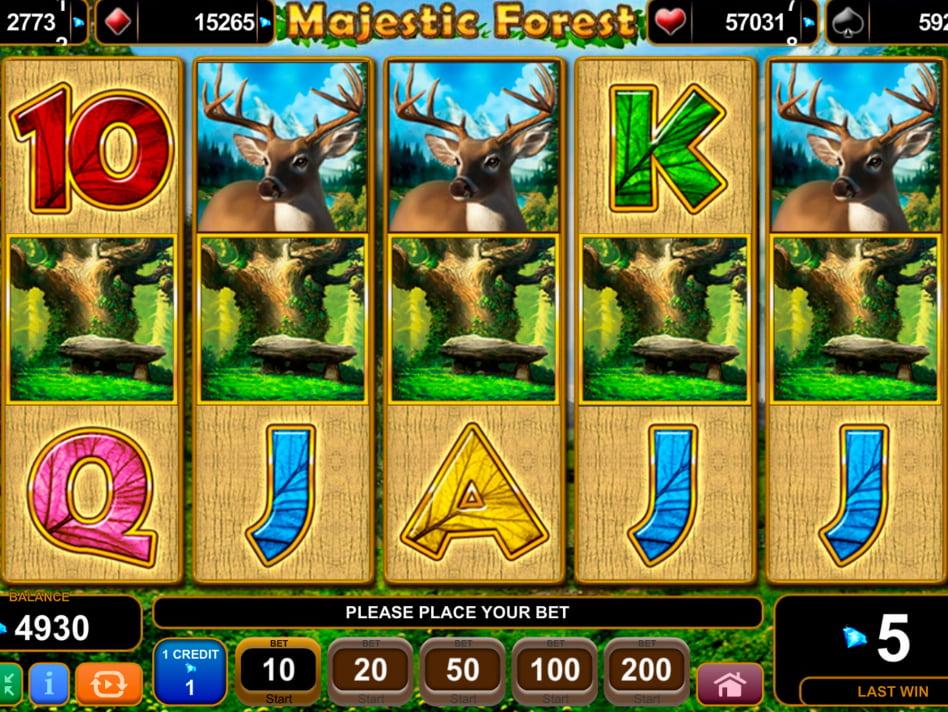
Task: Go to the pink home button
Action: tap(730, 684)
